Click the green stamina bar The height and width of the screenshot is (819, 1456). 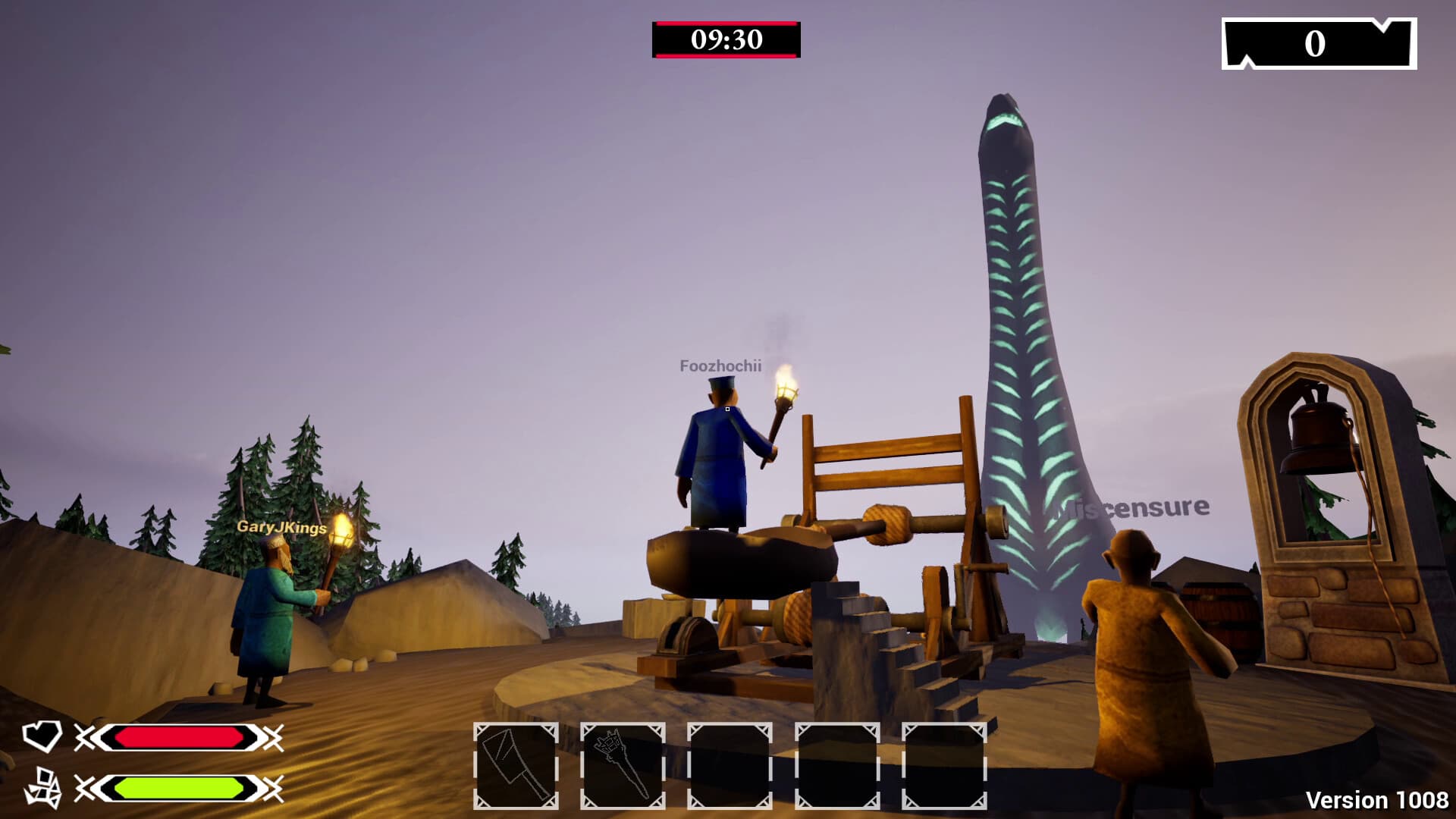tap(182, 786)
